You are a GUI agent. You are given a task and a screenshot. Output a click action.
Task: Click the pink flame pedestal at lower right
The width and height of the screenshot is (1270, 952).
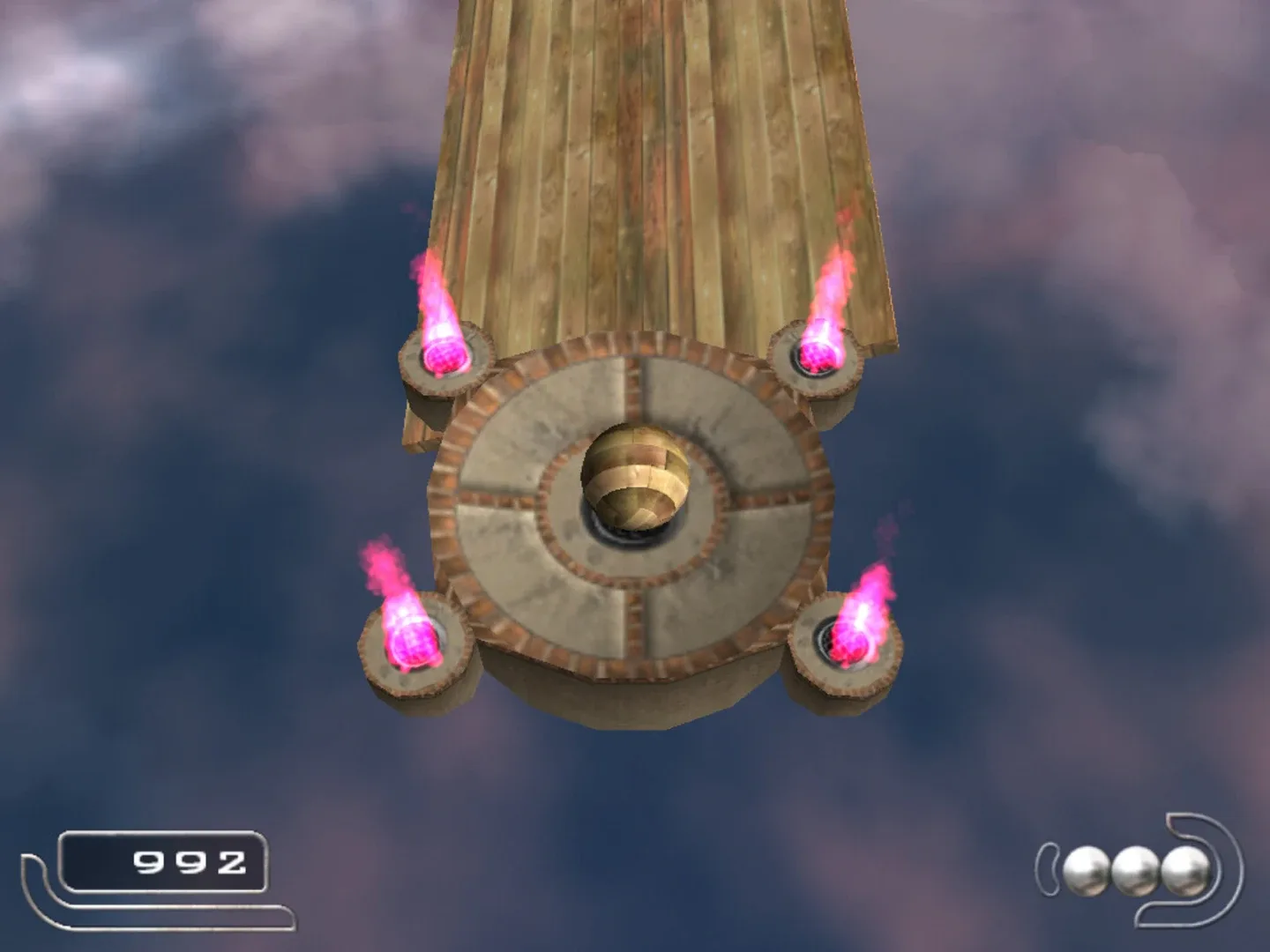847,648
